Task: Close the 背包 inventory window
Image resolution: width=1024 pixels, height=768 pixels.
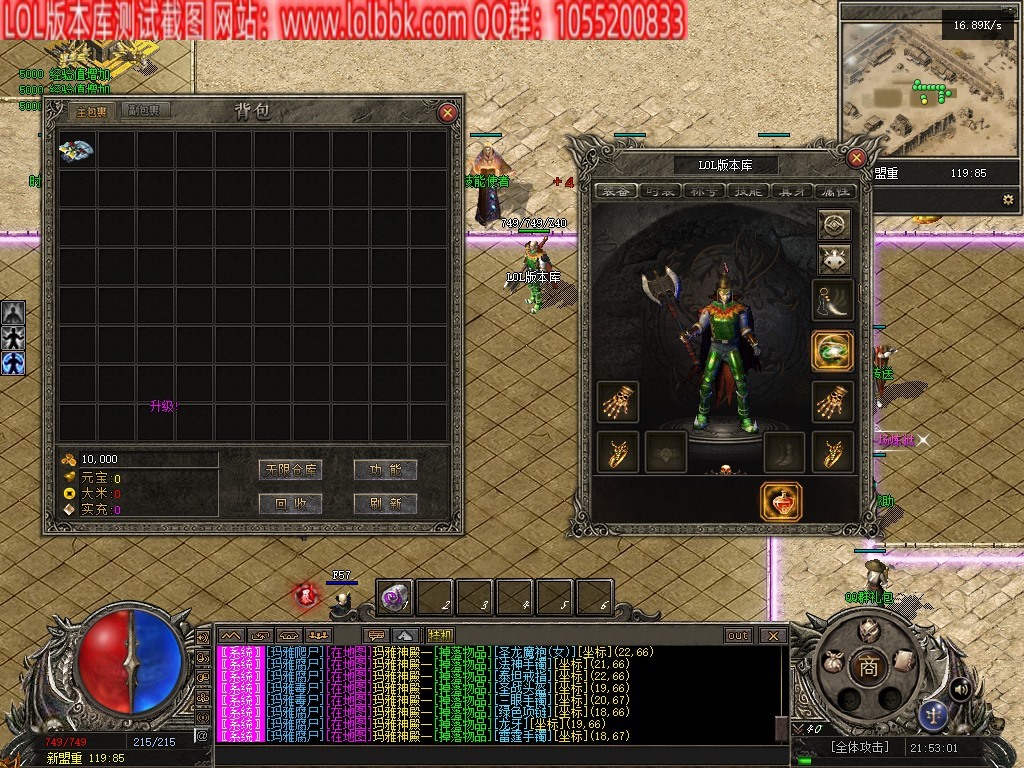Action: point(448,113)
